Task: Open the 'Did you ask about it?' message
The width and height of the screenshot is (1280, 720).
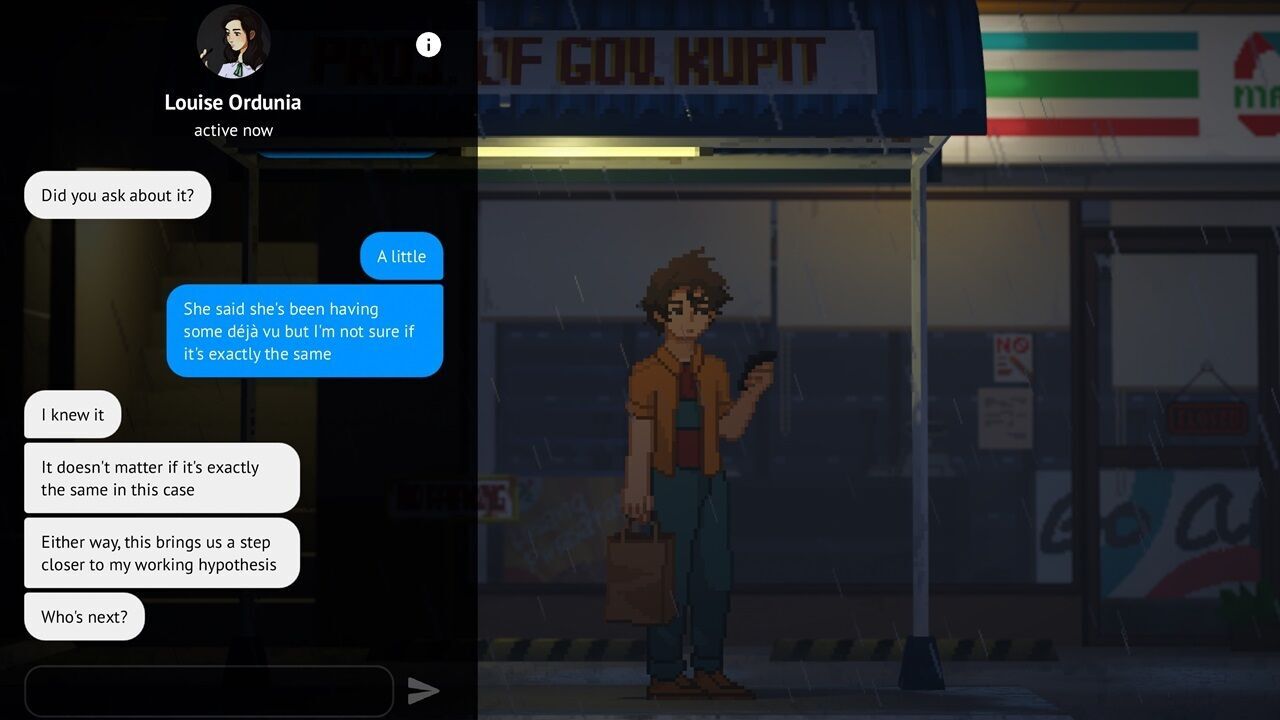Action: 117,195
